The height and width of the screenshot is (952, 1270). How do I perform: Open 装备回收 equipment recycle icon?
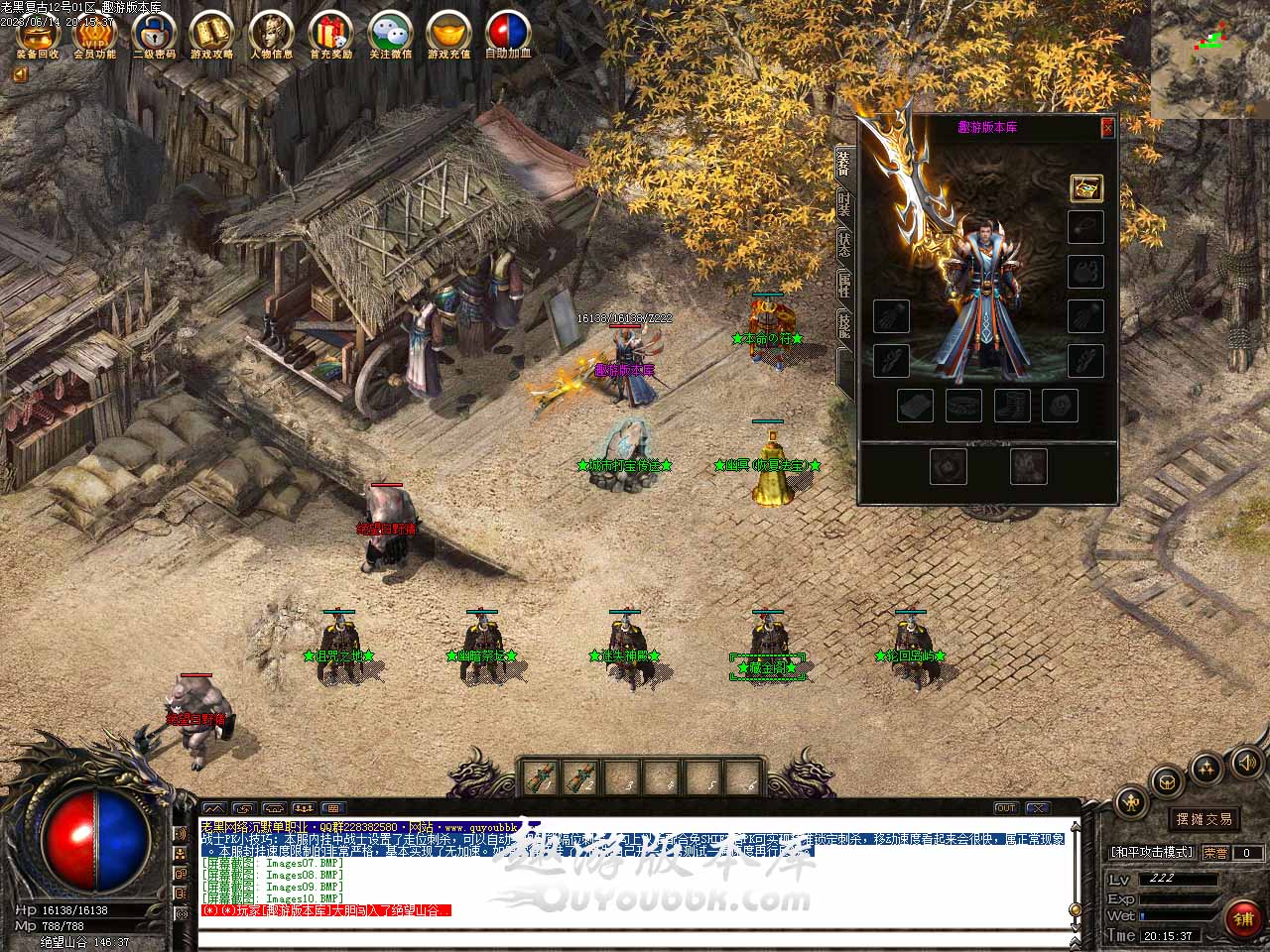[x=38, y=34]
